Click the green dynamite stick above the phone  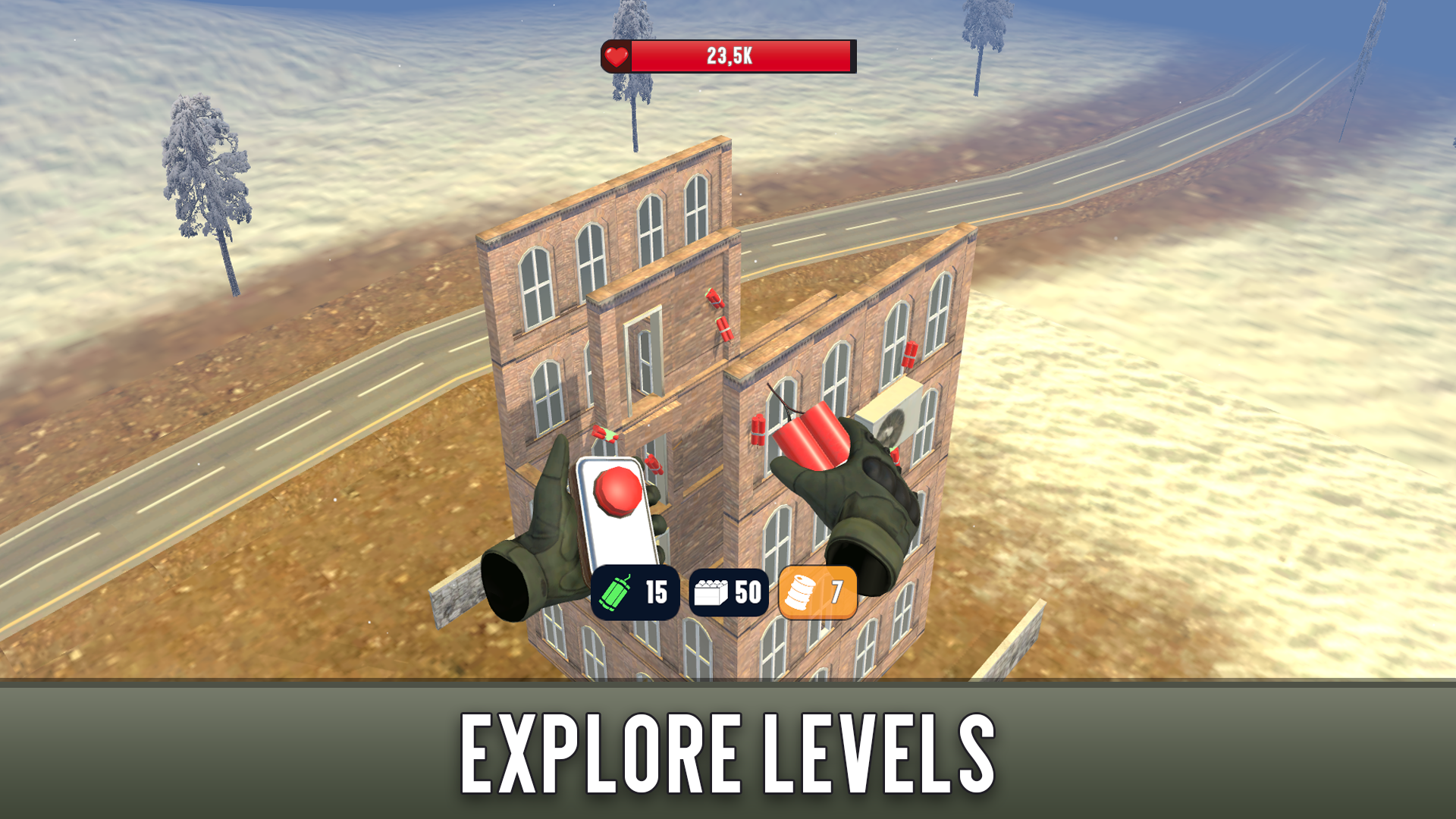pyautogui.click(x=603, y=432)
